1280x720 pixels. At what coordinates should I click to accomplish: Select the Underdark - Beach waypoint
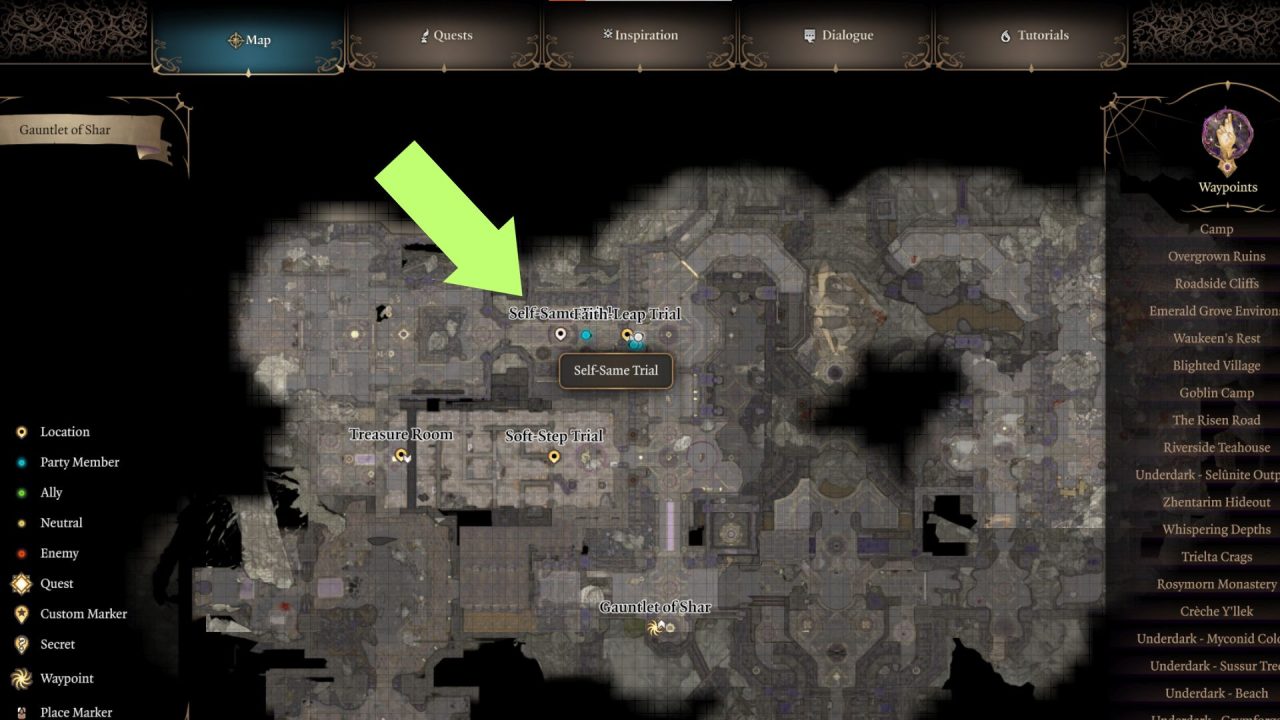click(x=1216, y=693)
